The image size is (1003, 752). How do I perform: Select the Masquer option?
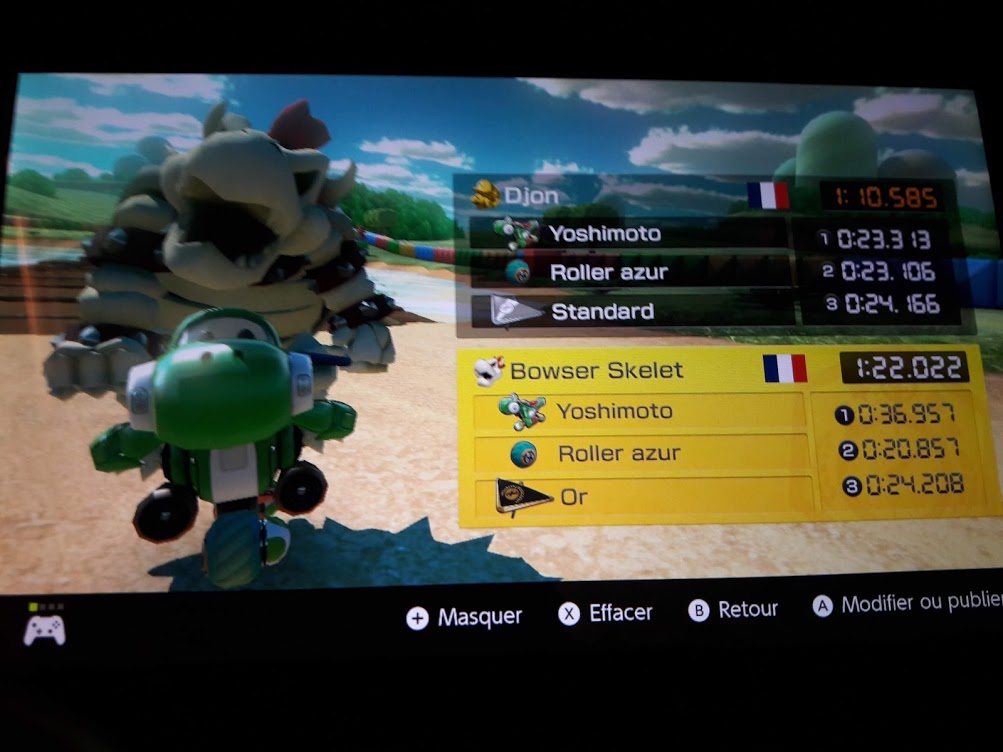tap(465, 617)
